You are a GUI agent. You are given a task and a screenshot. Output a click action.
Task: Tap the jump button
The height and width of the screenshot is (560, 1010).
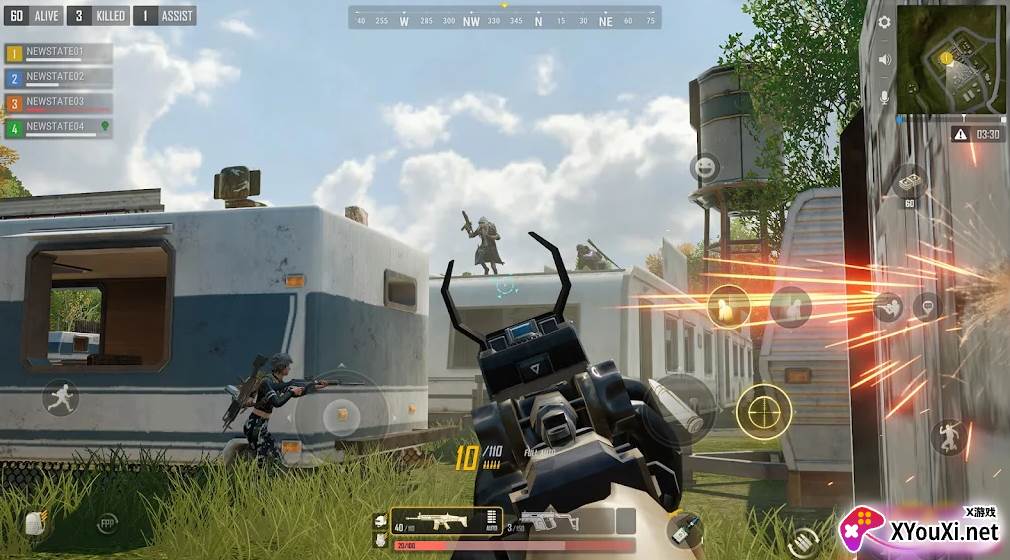[x=947, y=437]
